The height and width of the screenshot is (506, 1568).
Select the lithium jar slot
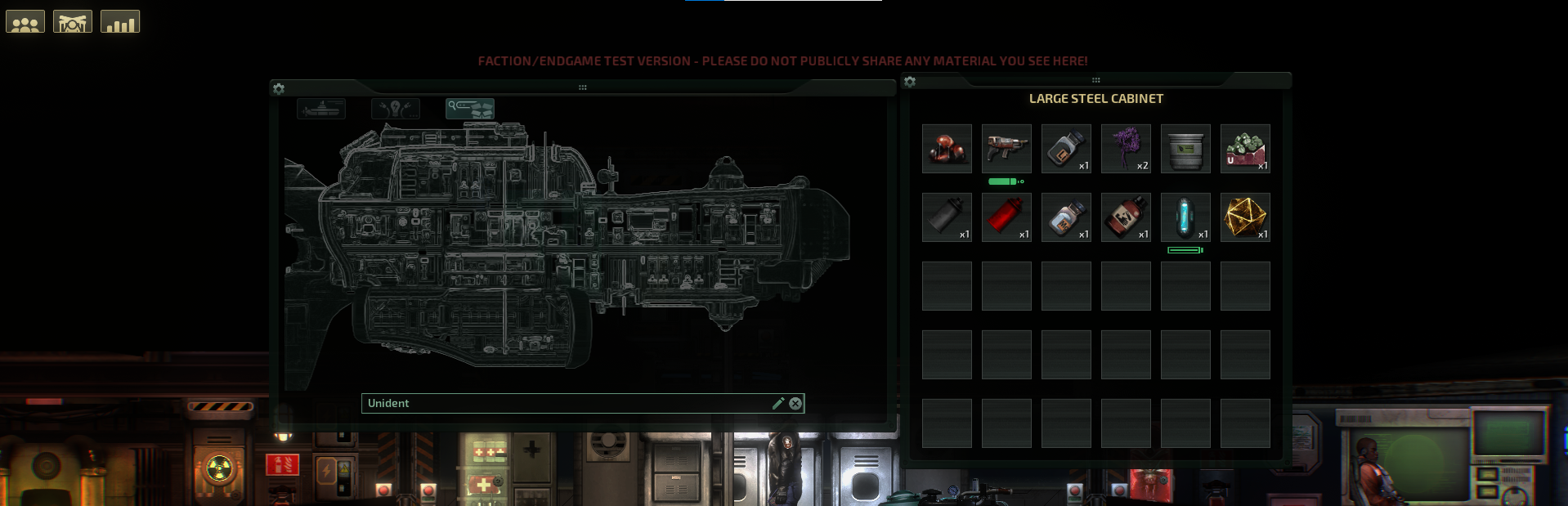coord(1066,149)
